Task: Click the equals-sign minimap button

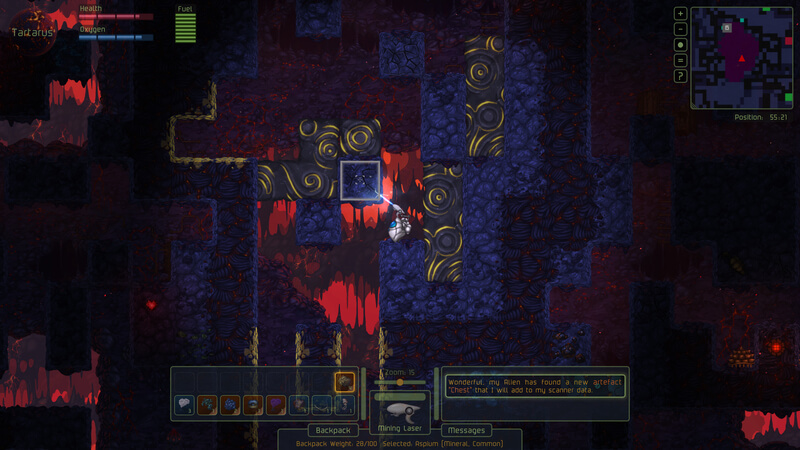Action: 681,60
